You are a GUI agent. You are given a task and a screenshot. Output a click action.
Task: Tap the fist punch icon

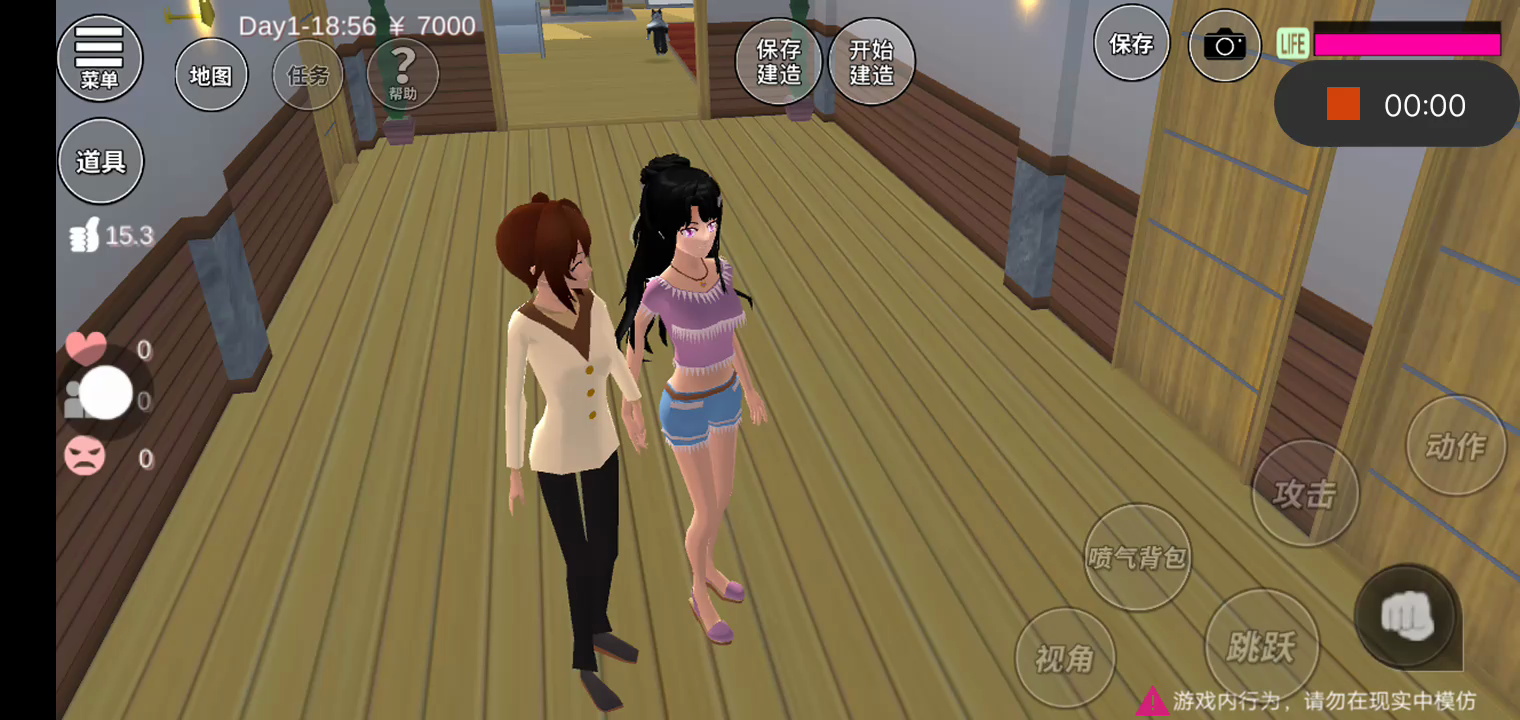pyautogui.click(x=1407, y=616)
